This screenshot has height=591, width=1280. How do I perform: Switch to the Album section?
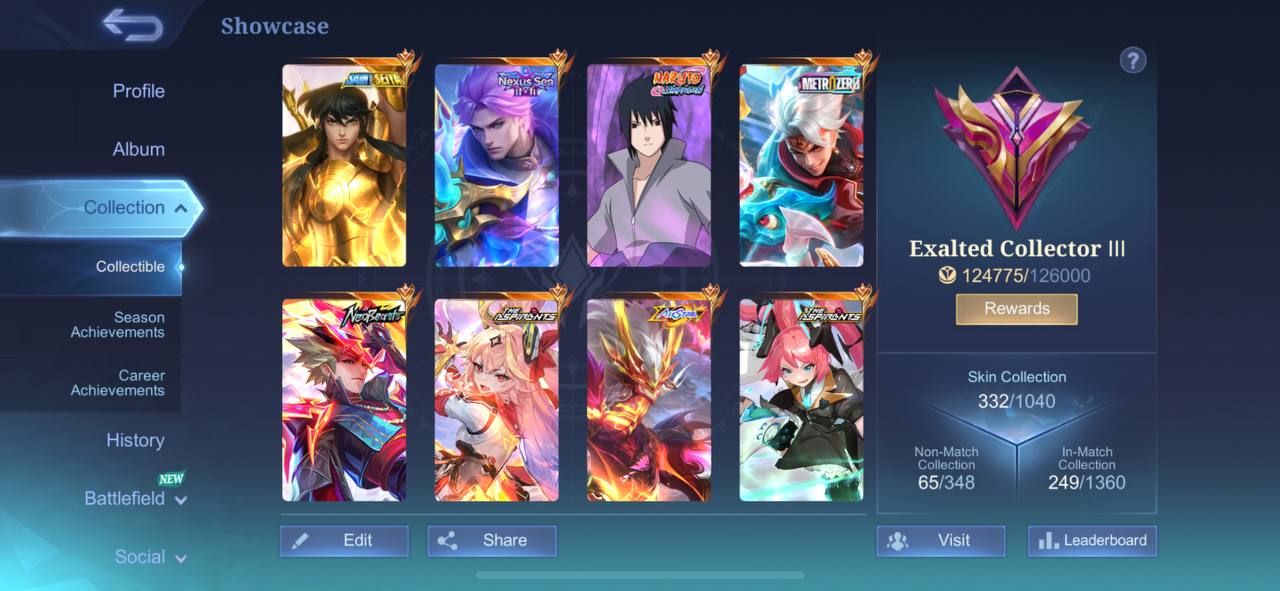click(x=138, y=149)
